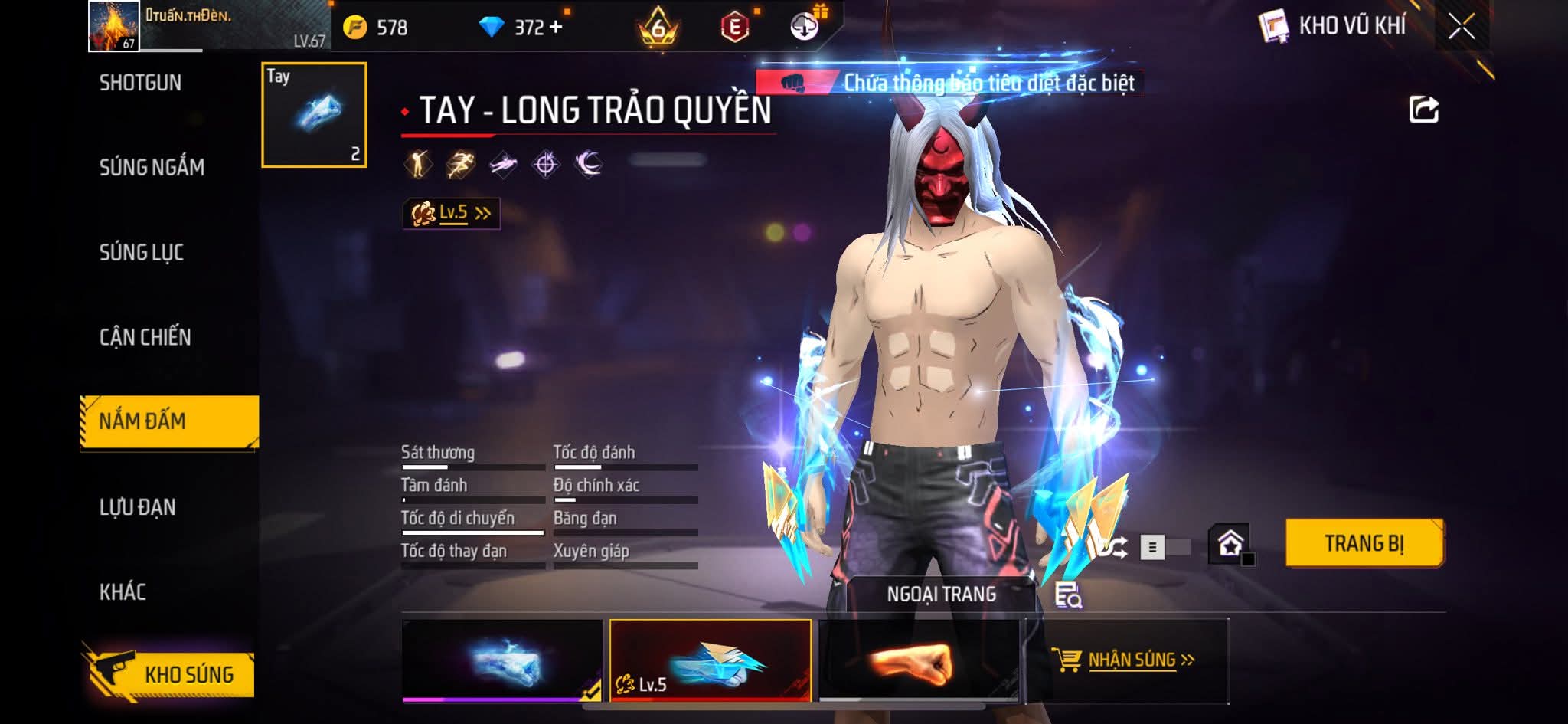
Task: Open the player profile avatar
Action: point(114,26)
